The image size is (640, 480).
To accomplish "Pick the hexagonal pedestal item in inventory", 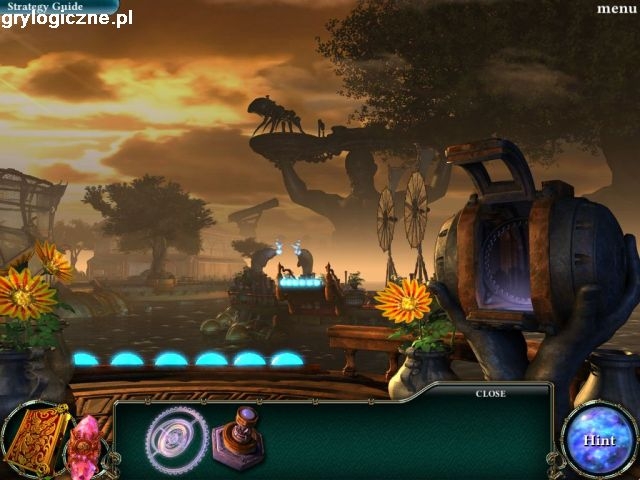I will point(238,438).
